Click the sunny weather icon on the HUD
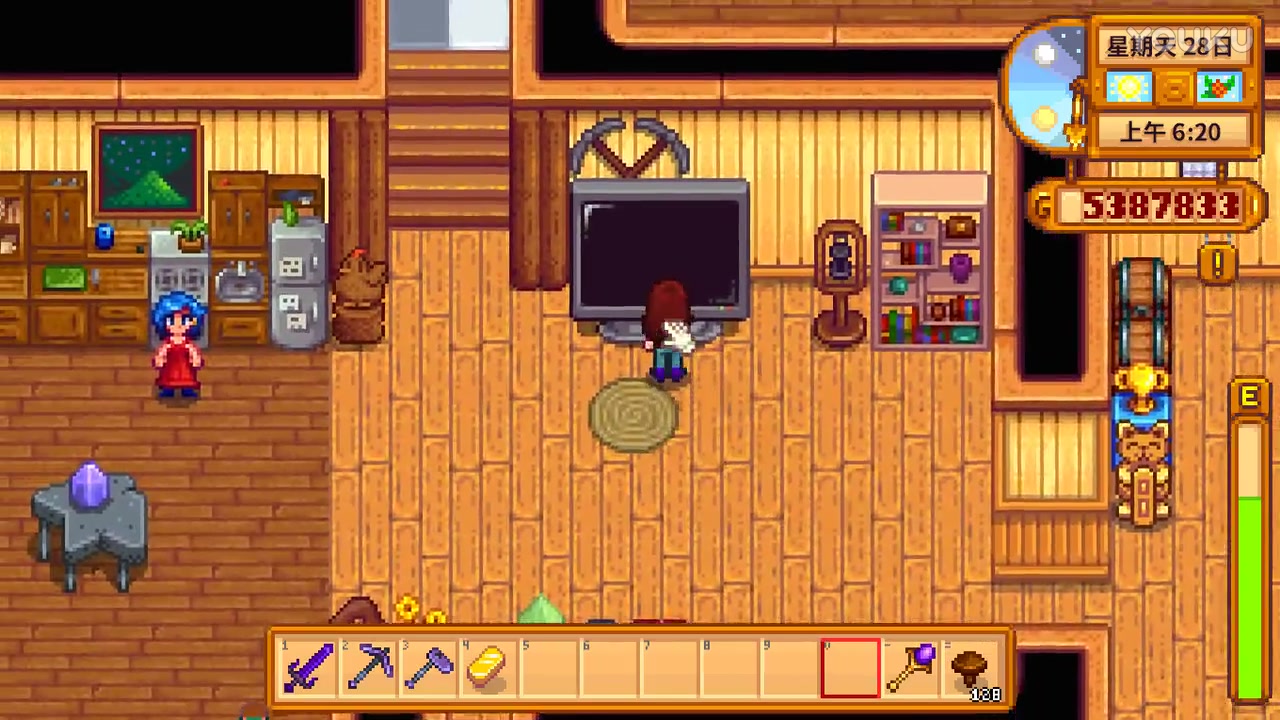1280x720 pixels. [1128, 88]
